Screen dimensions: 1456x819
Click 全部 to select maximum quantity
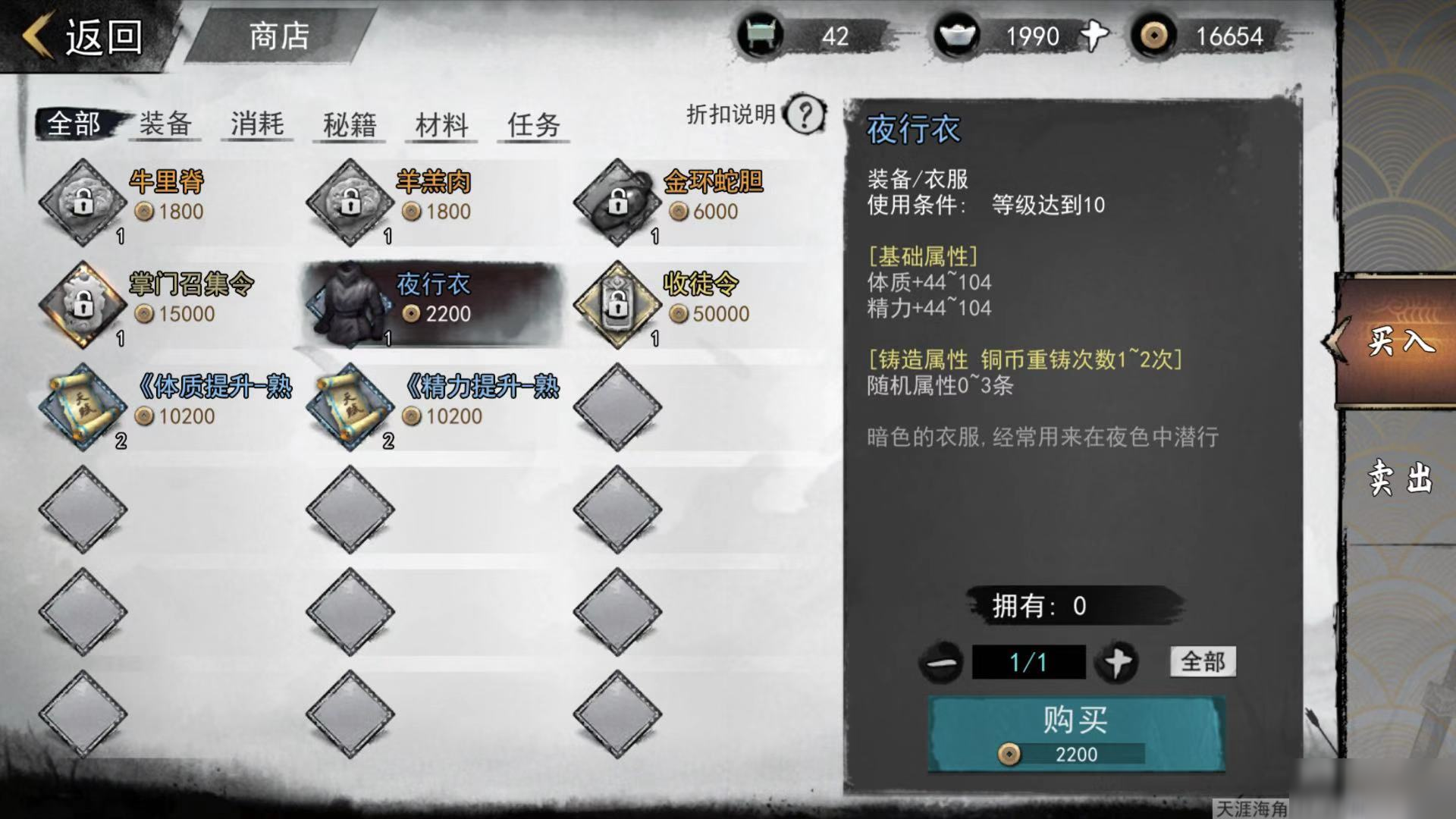click(x=1202, y=661)
